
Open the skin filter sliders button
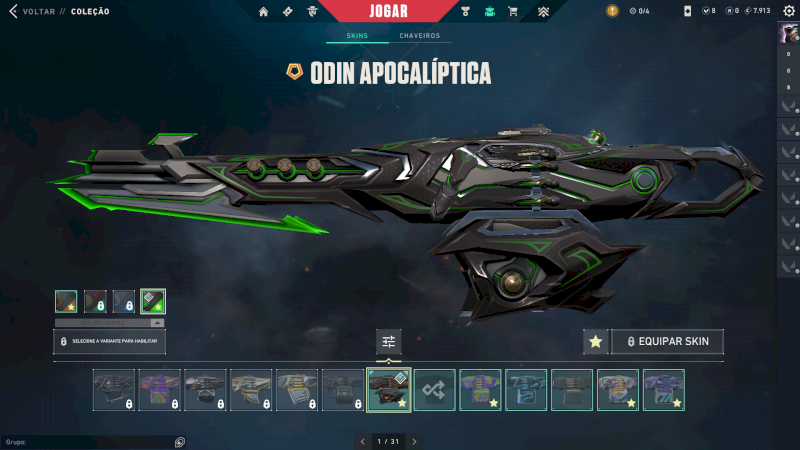click(x=389, y=342)
